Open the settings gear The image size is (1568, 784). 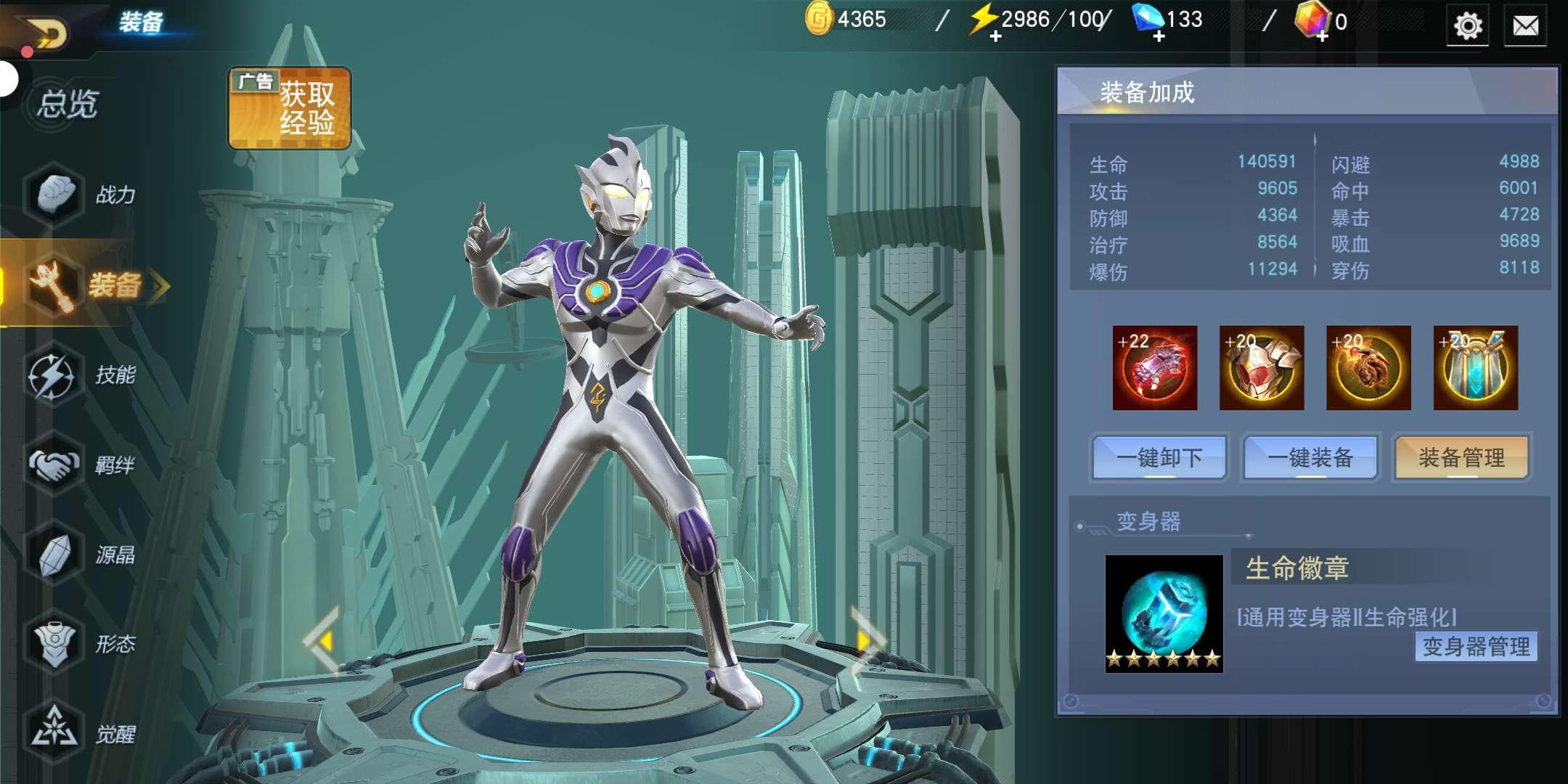(x=1467, y=26)
